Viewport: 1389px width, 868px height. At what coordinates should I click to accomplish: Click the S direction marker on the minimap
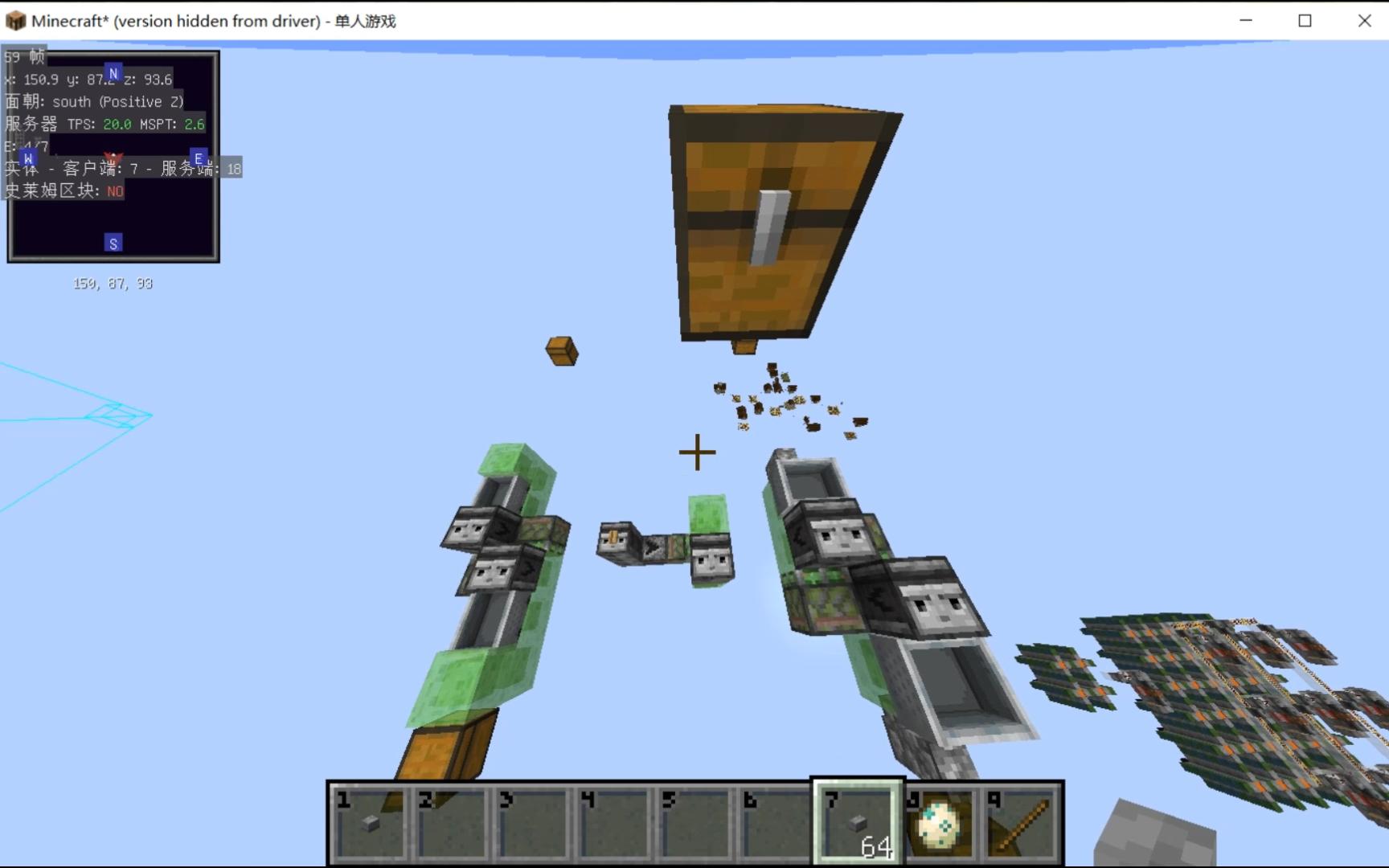[113, 242]
